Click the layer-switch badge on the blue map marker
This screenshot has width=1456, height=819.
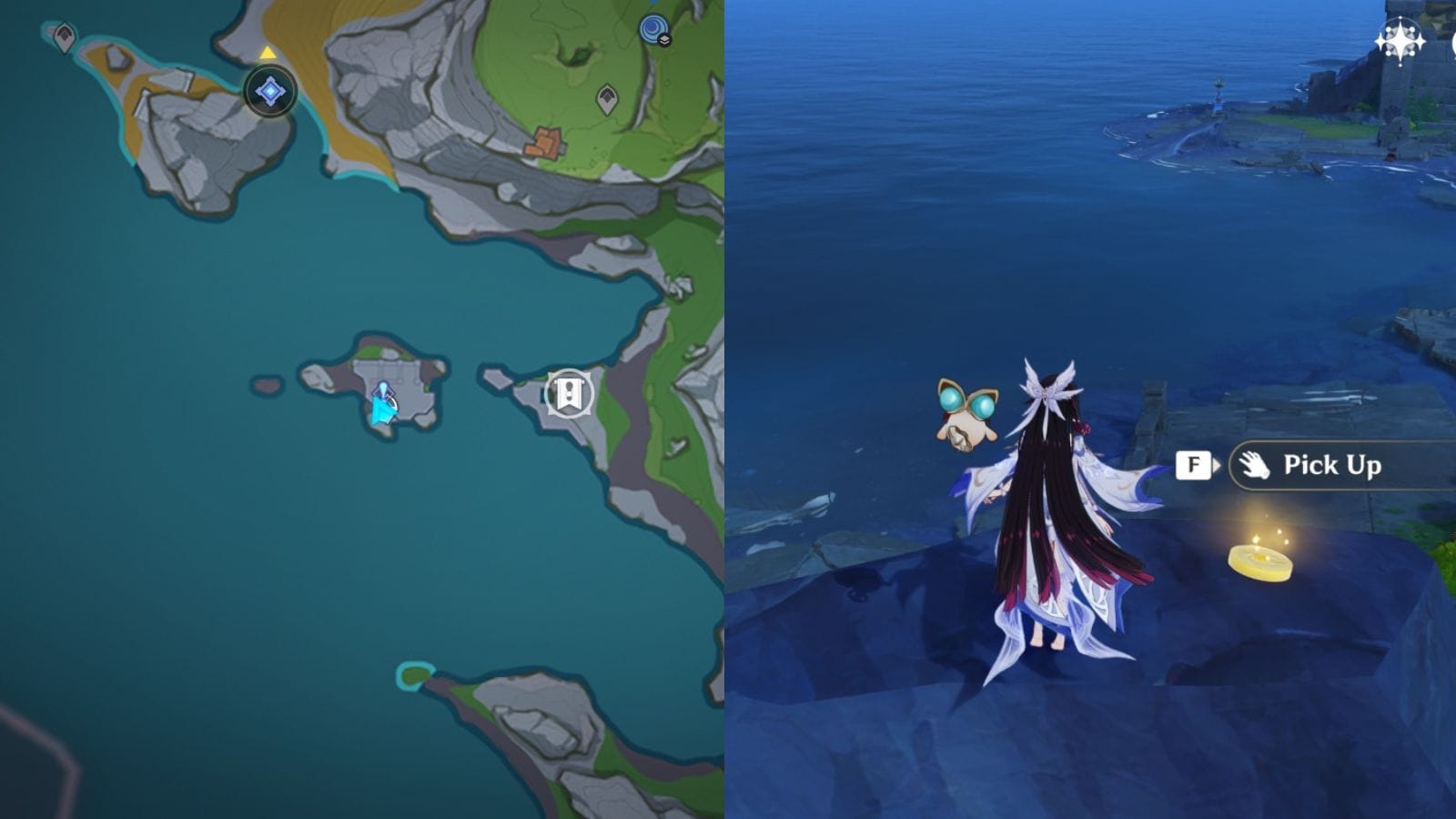(x=665, y=42)
